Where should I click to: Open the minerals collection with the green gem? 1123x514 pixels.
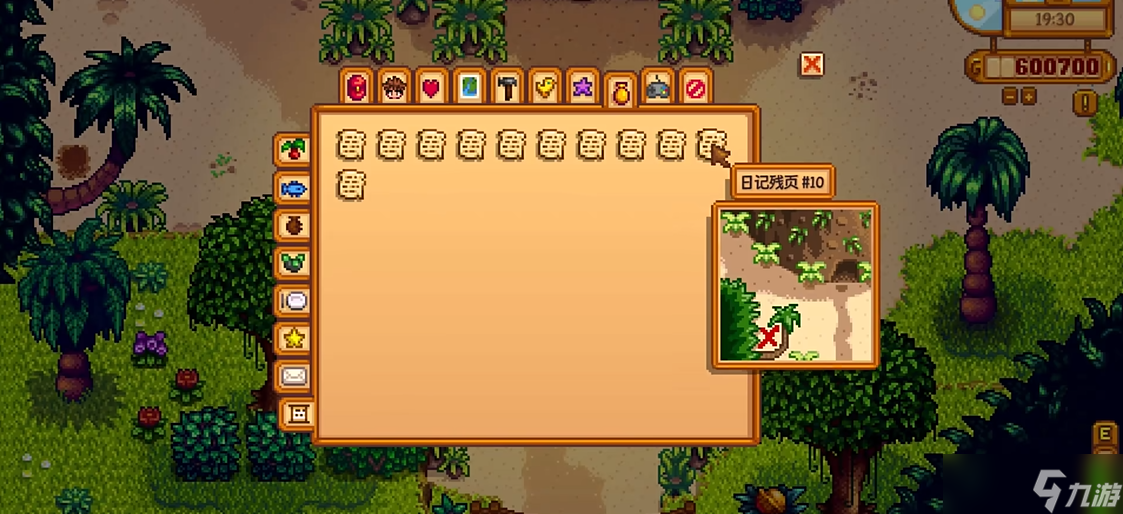coord(294,263)
